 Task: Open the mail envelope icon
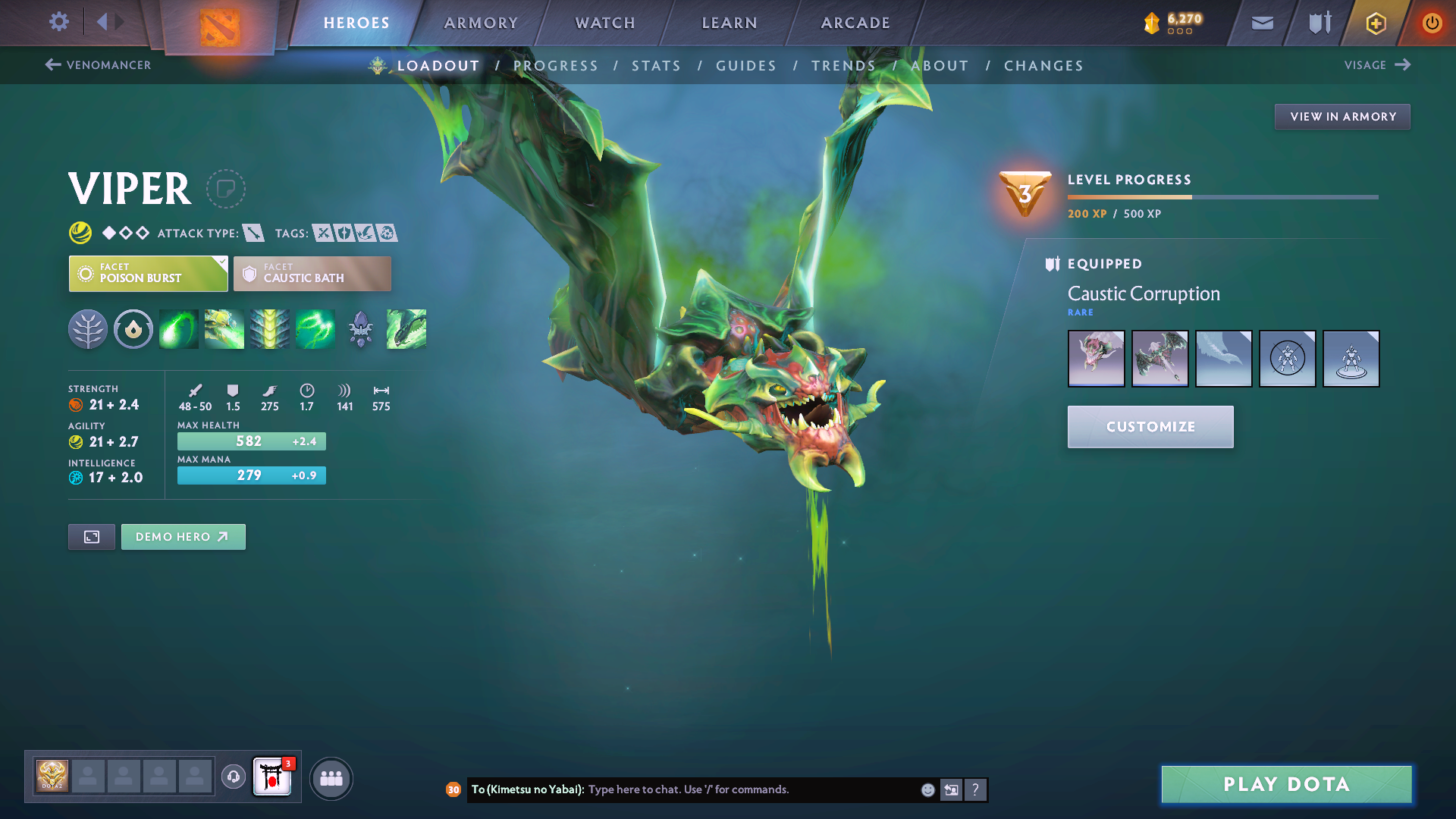coord(1261,23)
